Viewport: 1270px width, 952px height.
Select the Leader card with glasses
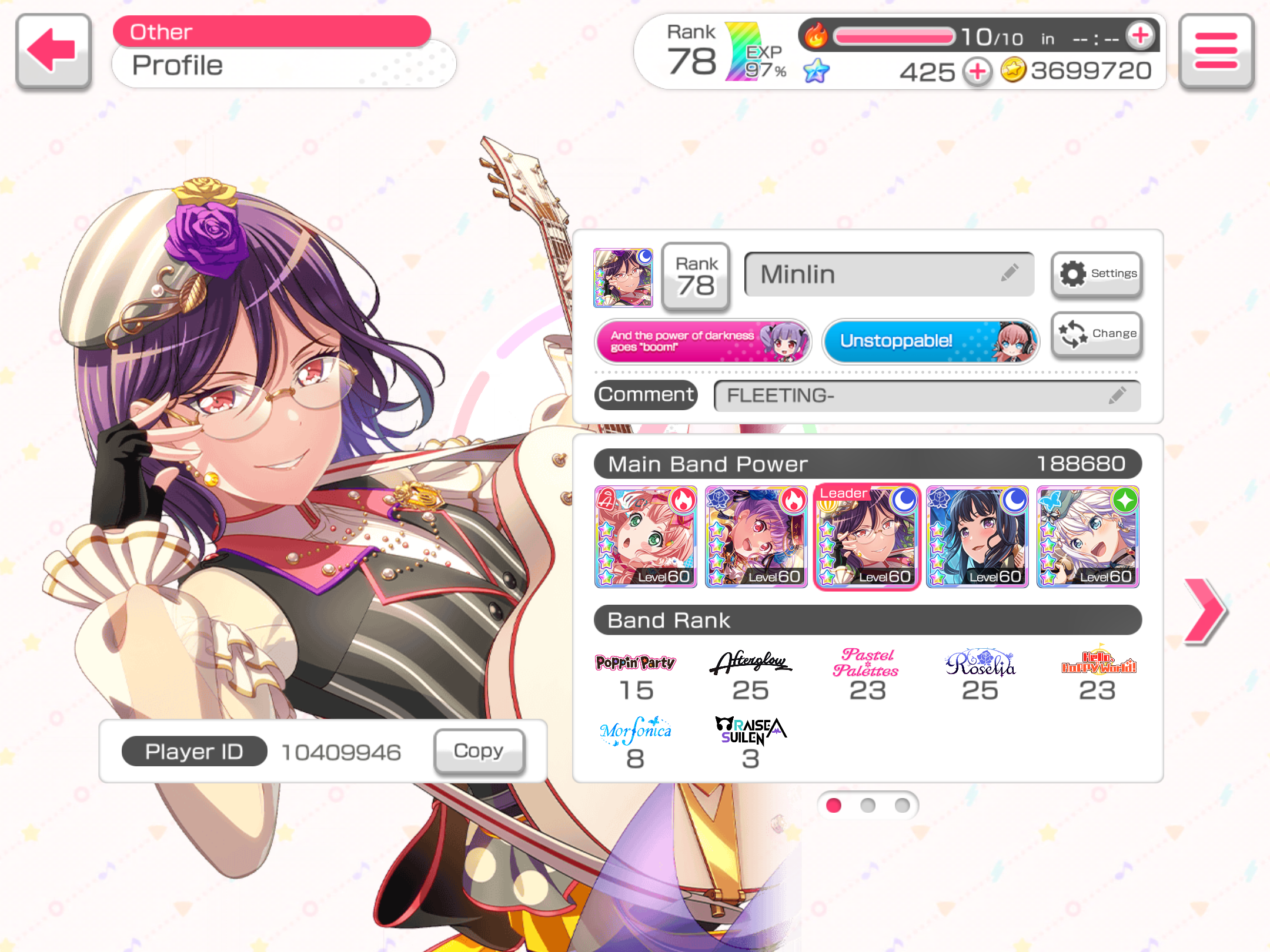[867, 537]
